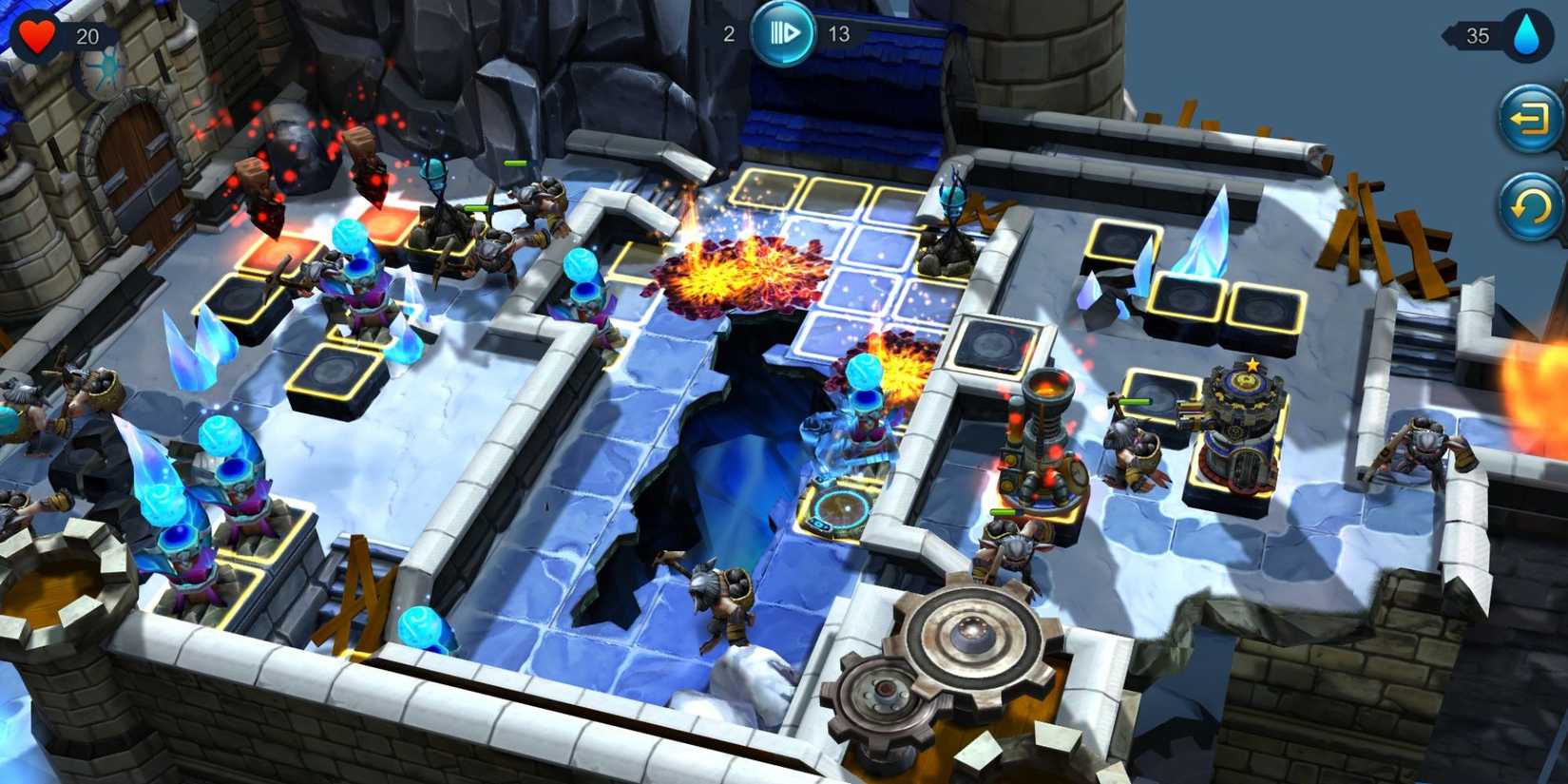Screen dimensions: 1568x784
Task: Select the snowflake spell shield emblem
Action: click(x=102, y=71)
